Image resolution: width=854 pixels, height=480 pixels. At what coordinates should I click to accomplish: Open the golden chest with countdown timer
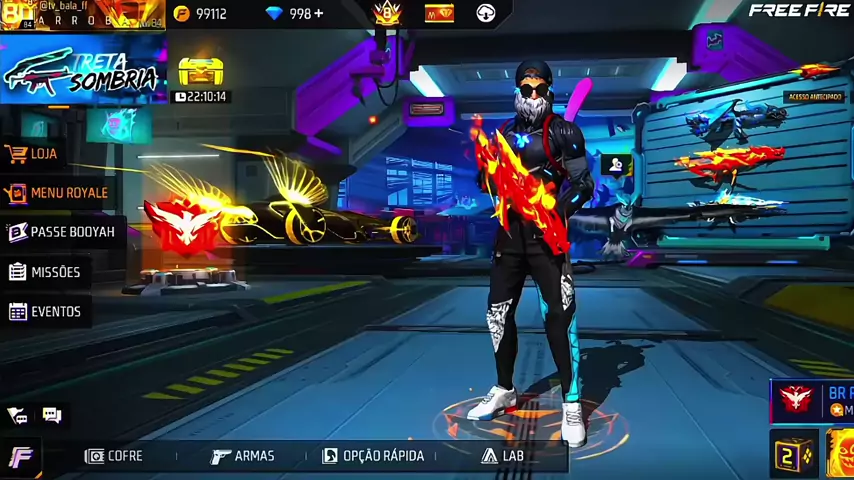coord(200,76)
